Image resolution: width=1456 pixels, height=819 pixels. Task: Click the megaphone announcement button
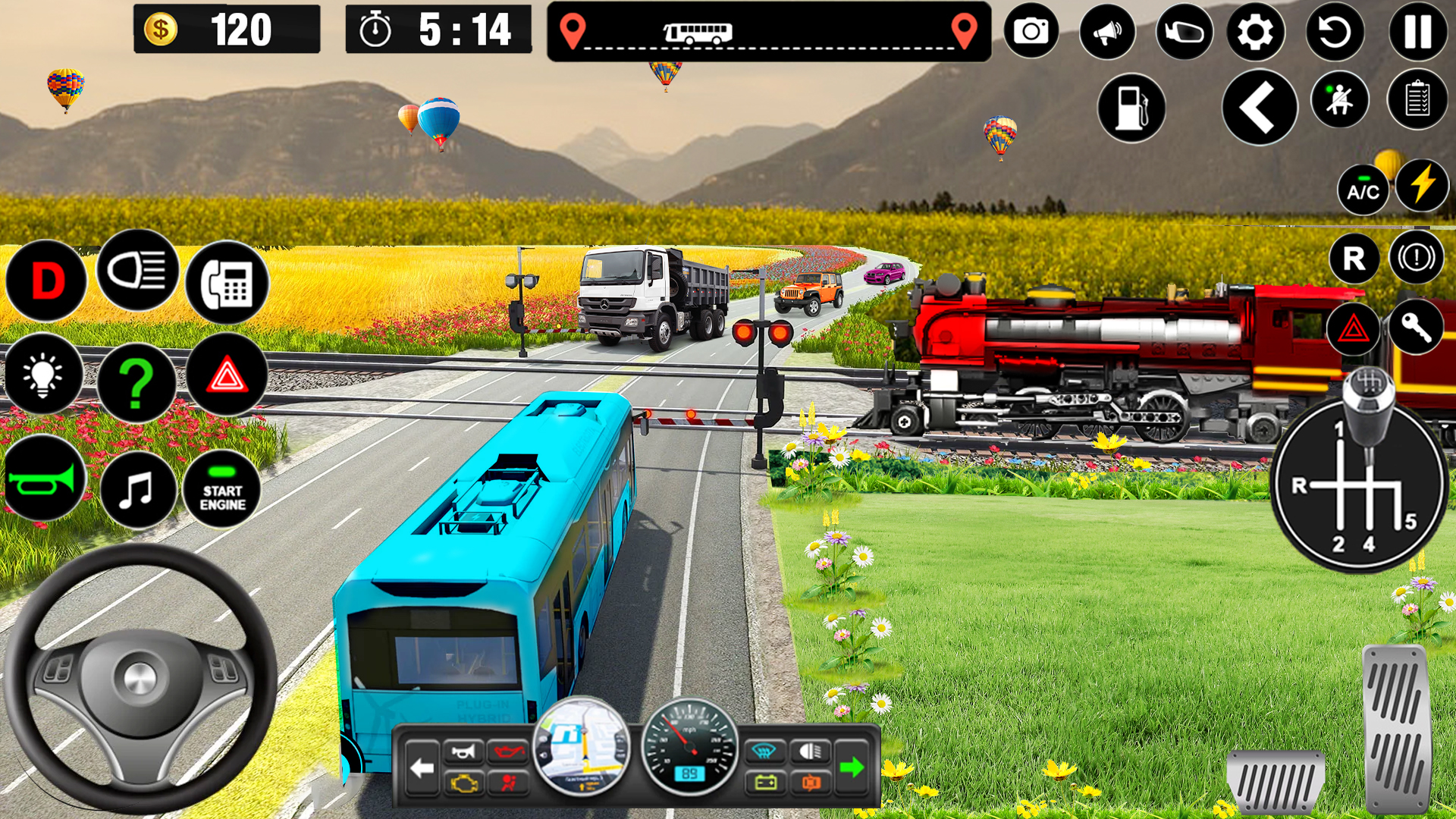coord(1107,32)
